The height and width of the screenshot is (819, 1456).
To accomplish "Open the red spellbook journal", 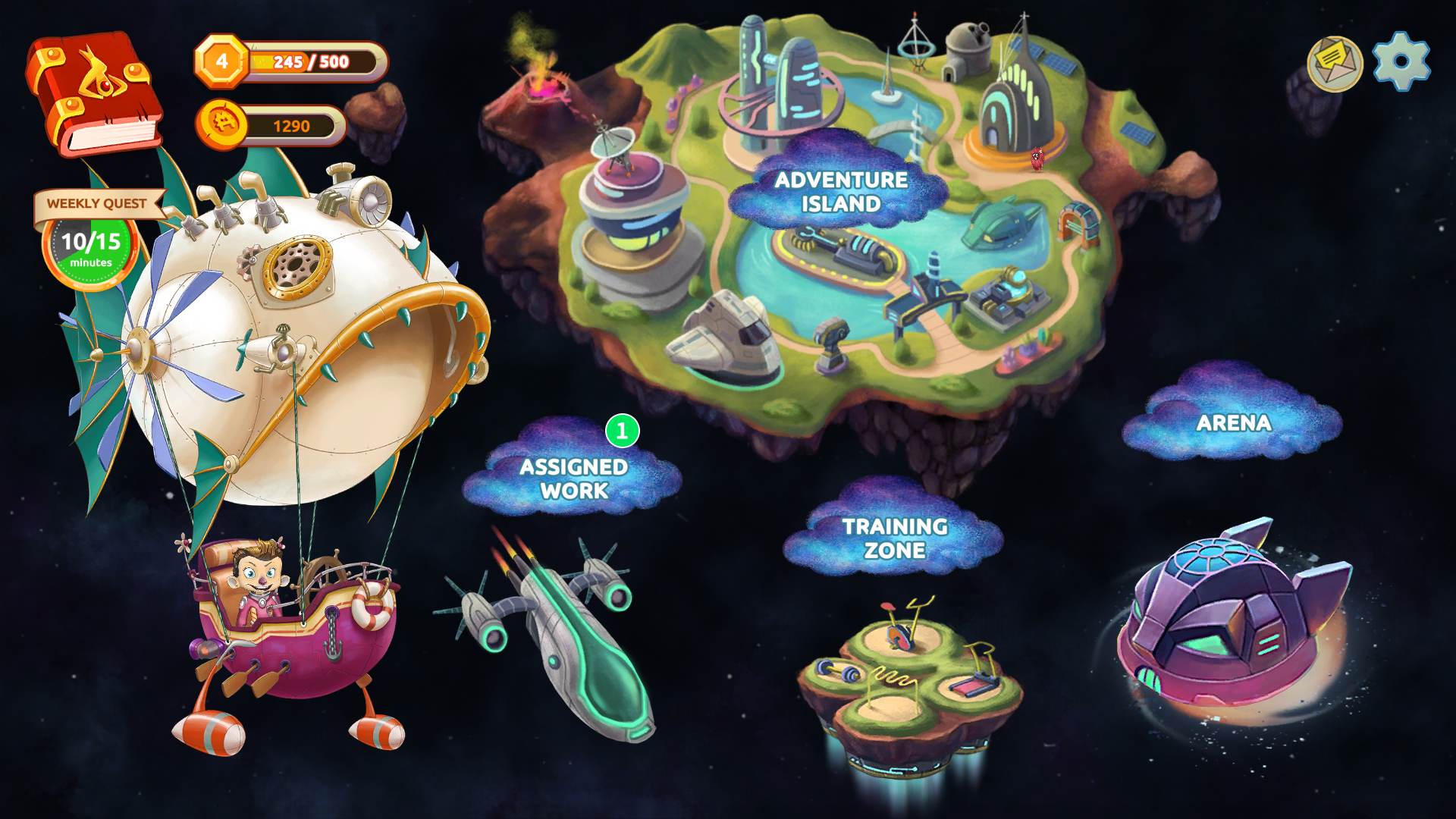I will tap(94, 93).
